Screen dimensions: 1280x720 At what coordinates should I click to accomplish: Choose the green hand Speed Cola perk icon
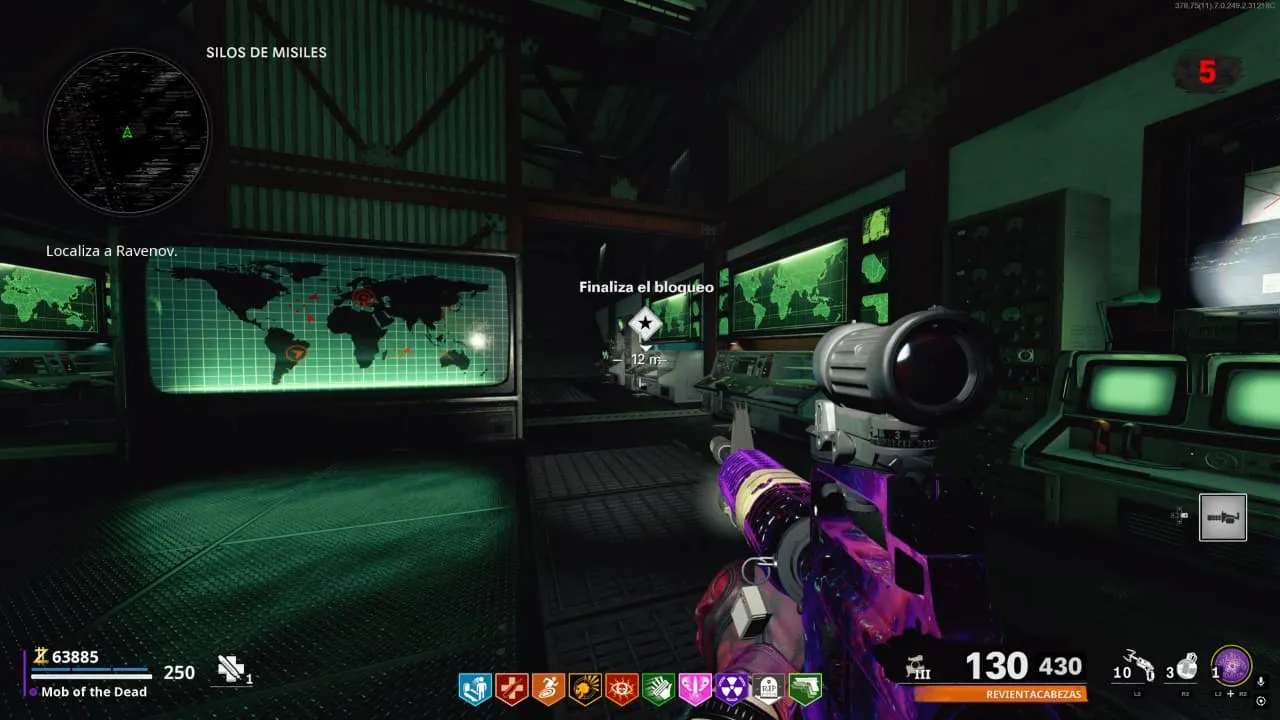(658, 688)
